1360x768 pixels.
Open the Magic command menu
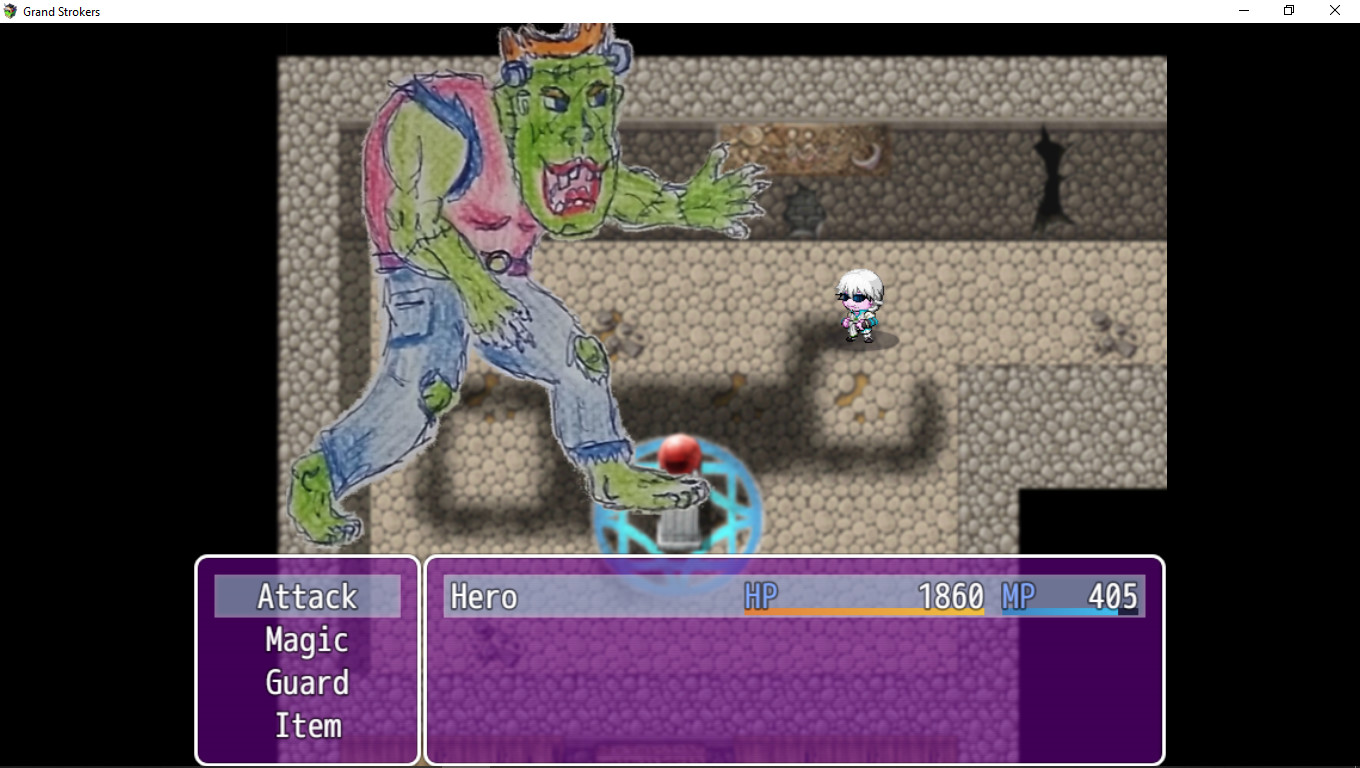[x=306, y=640]
